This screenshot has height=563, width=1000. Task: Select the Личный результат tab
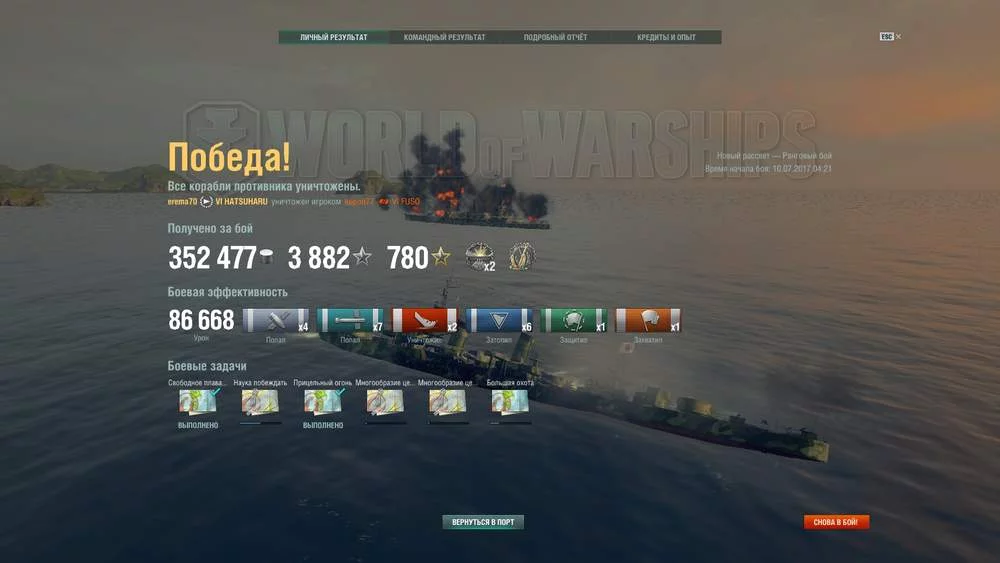click(x=334, y=38)
